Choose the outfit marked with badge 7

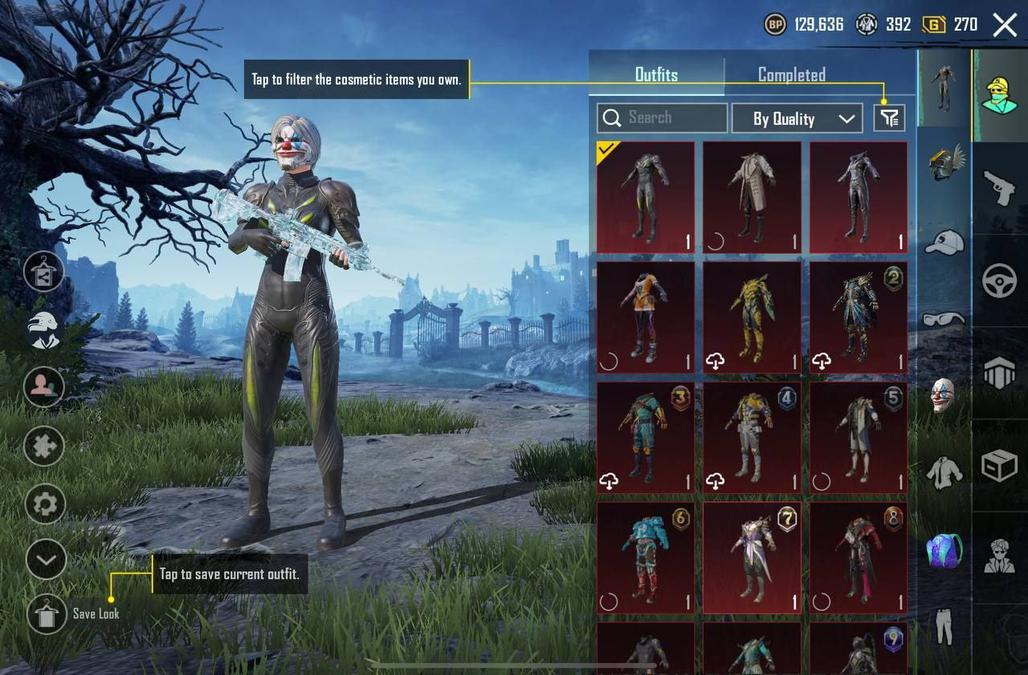(751, 558)
